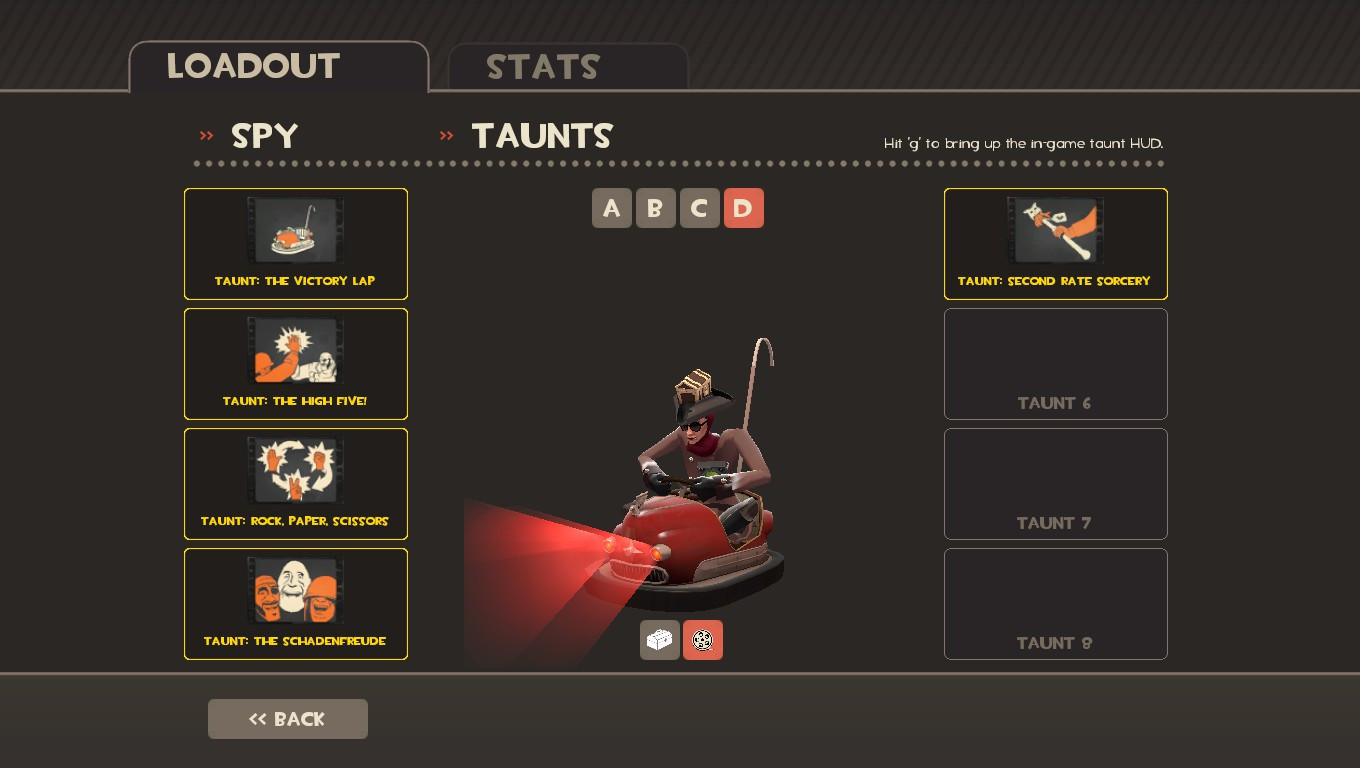This screenshot has height=768, width=1360.
Task: Click the Rock, Paper, Scissors taunt slot
Action: [x=296, y=484]
